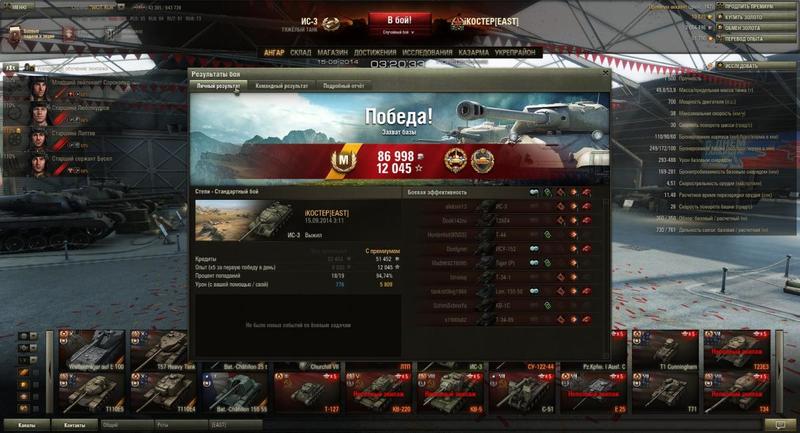Go to the МАГАЗИН section
The width and height of the screenshot is (800, 433).
333,51
